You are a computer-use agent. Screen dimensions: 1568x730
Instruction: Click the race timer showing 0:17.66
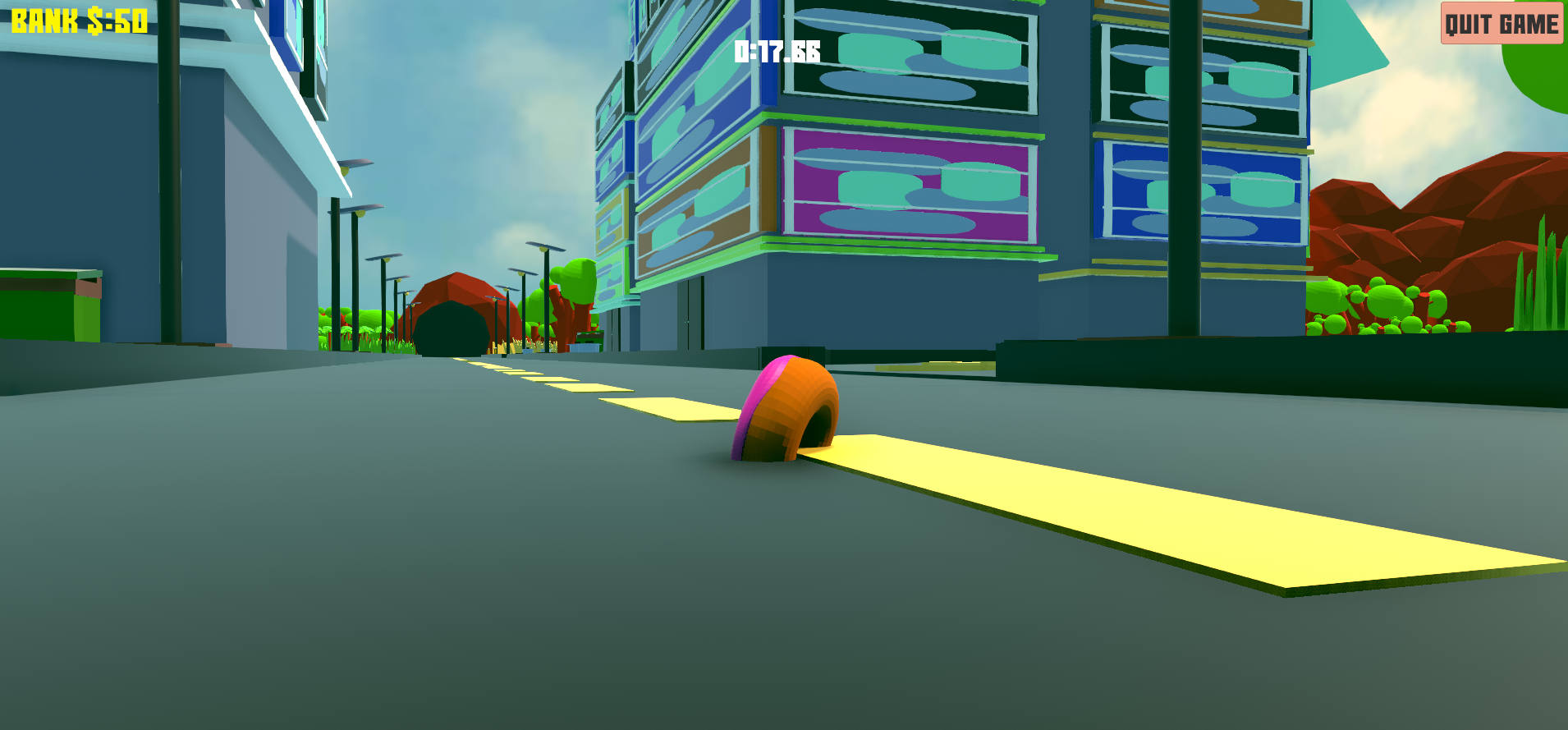[x=775, y=52]
